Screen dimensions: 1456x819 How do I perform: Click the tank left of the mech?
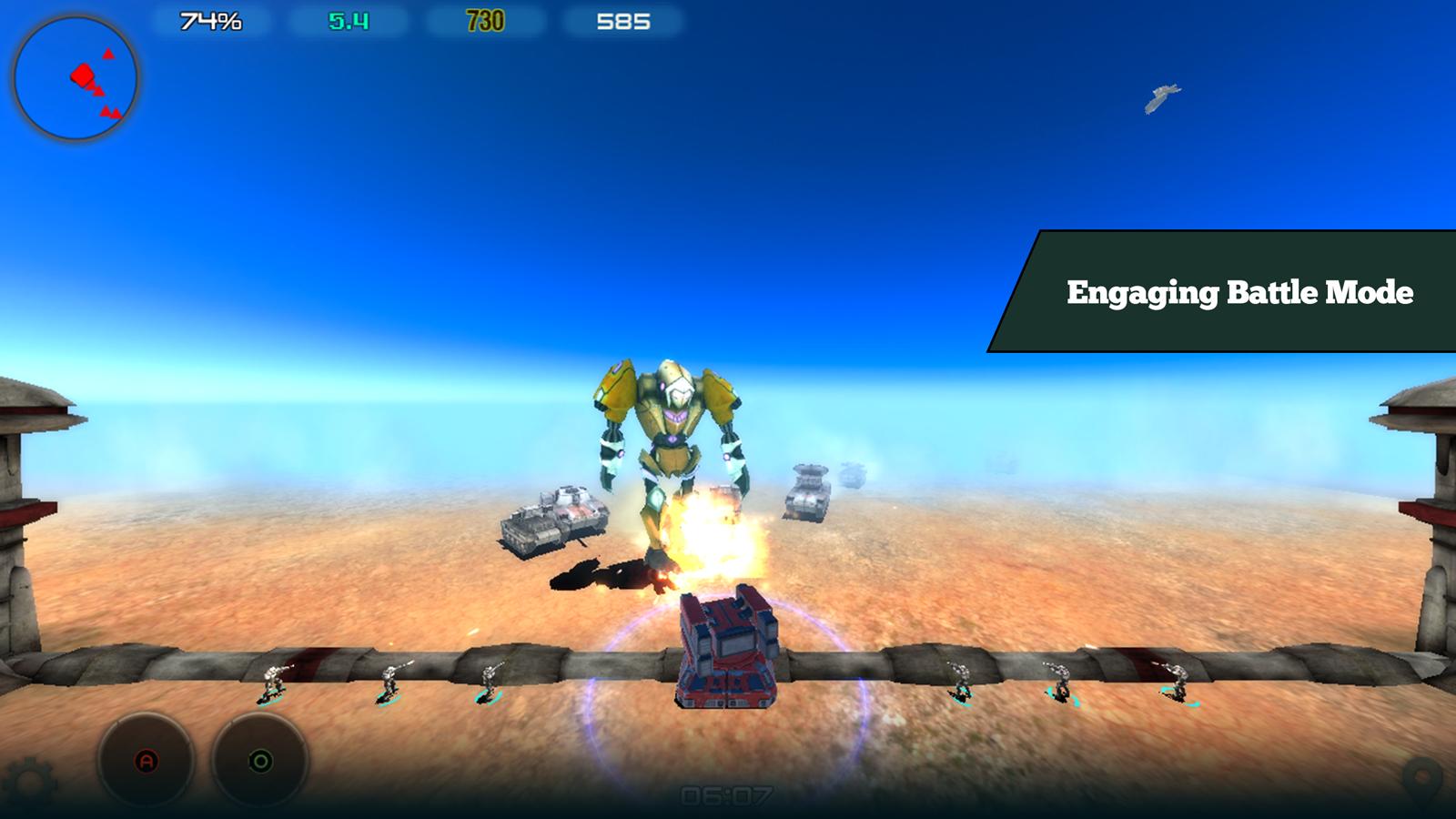pyautogui.click(x=555, y=519)
